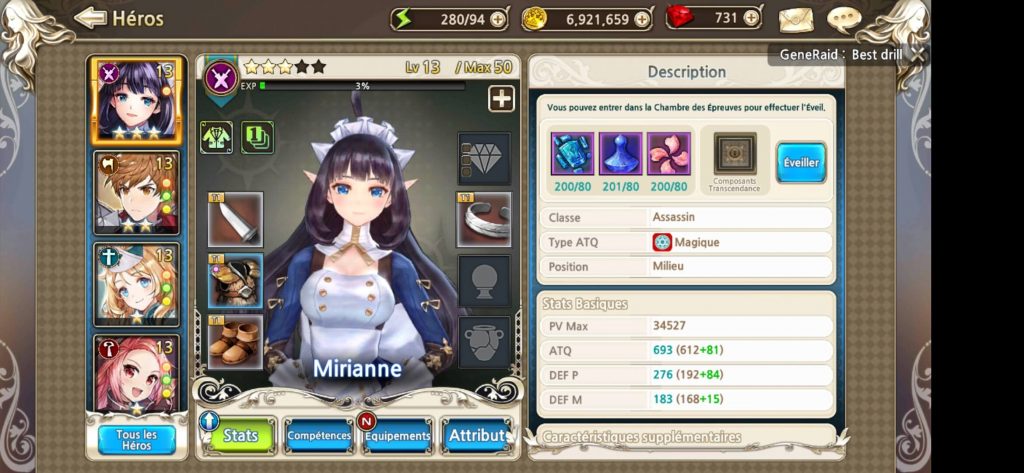Buy more rubies with the plus button
Screen dimensions: 1024x473
[753, 19]
